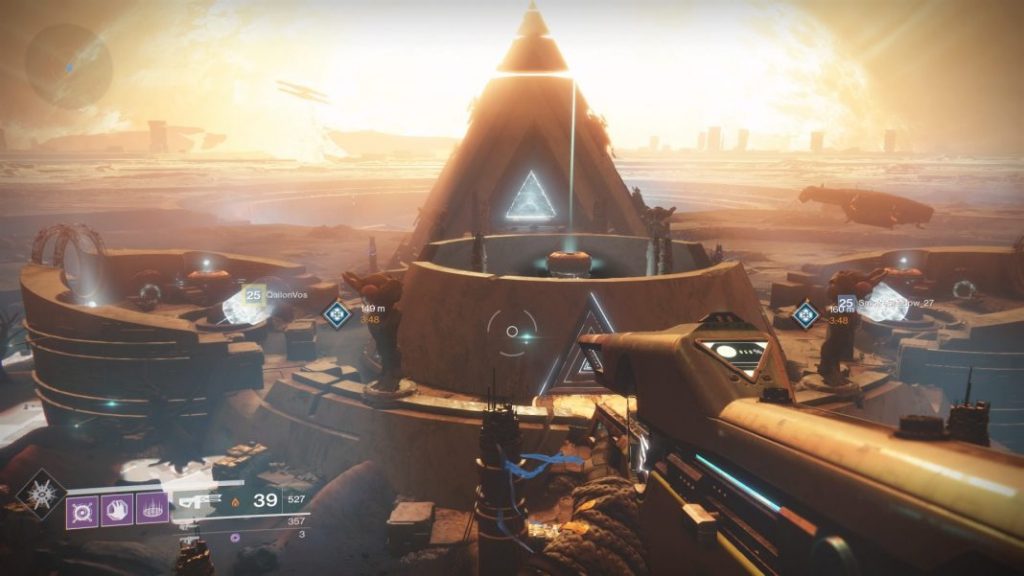Use the open-hand melee ability icon
Viewport: 1024px width, 576px height.
116,510
